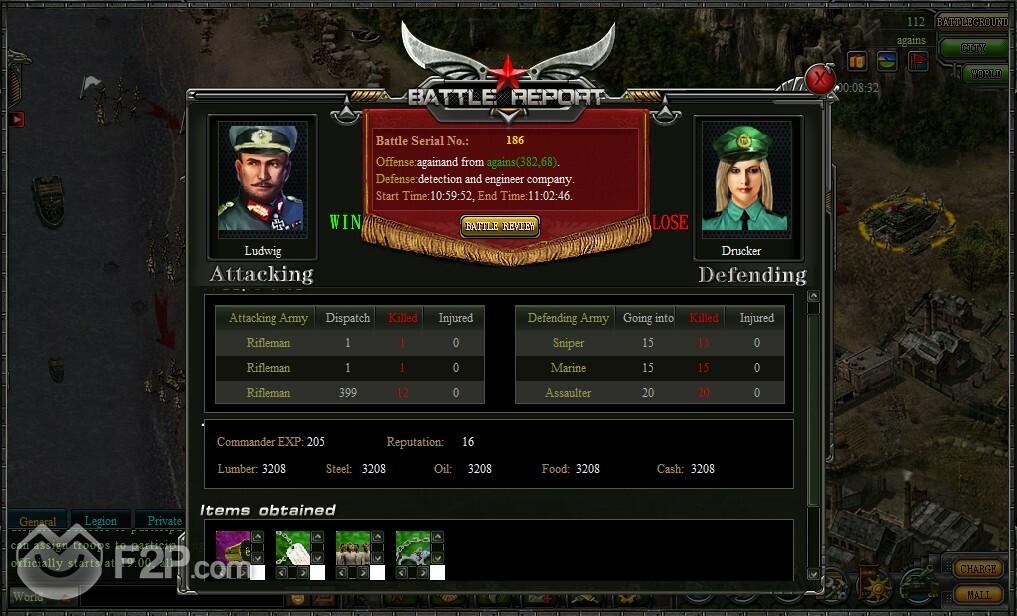Select the soldiers squad item obtained
1017x616 pixels.
(x=352, y=548)
